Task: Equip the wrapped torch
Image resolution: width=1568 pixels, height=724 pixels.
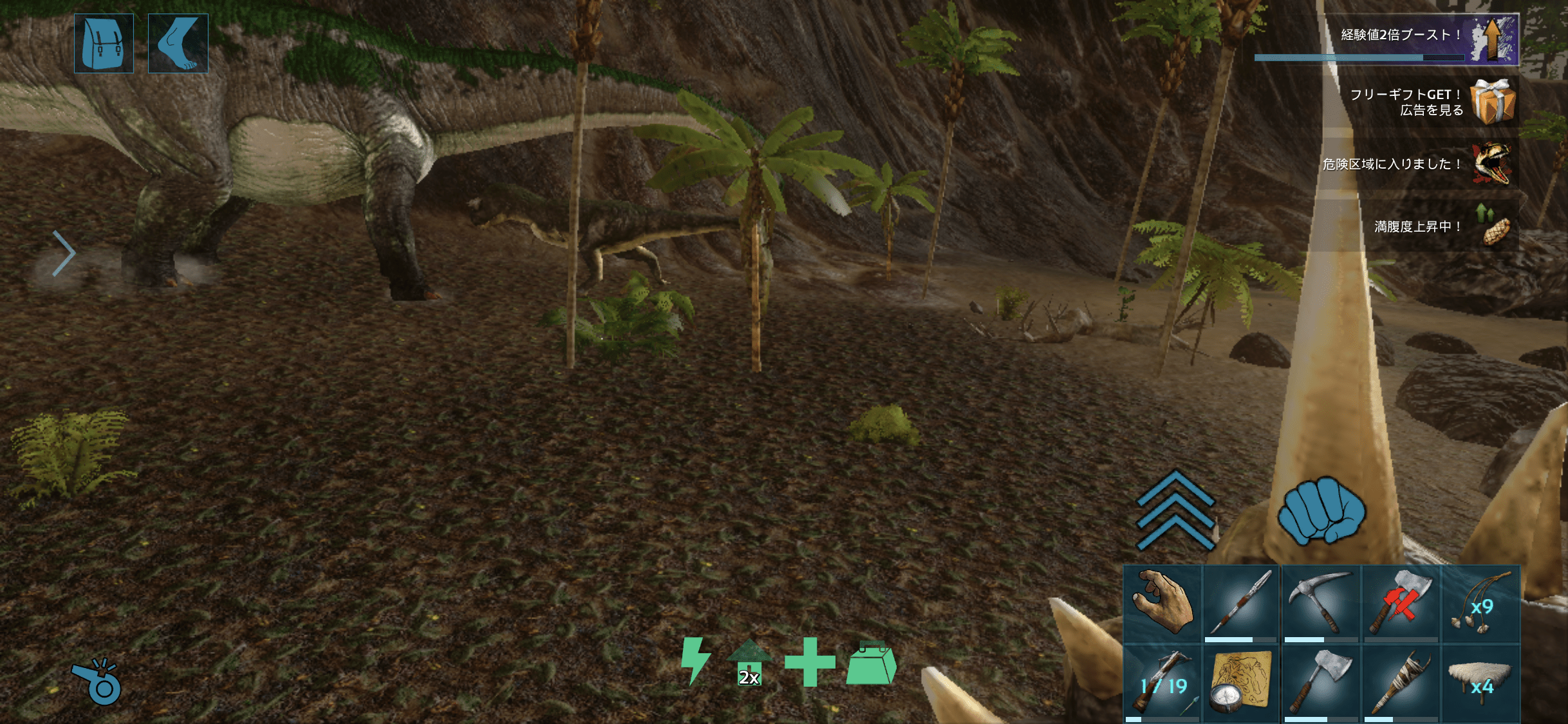Action: 1400,683
